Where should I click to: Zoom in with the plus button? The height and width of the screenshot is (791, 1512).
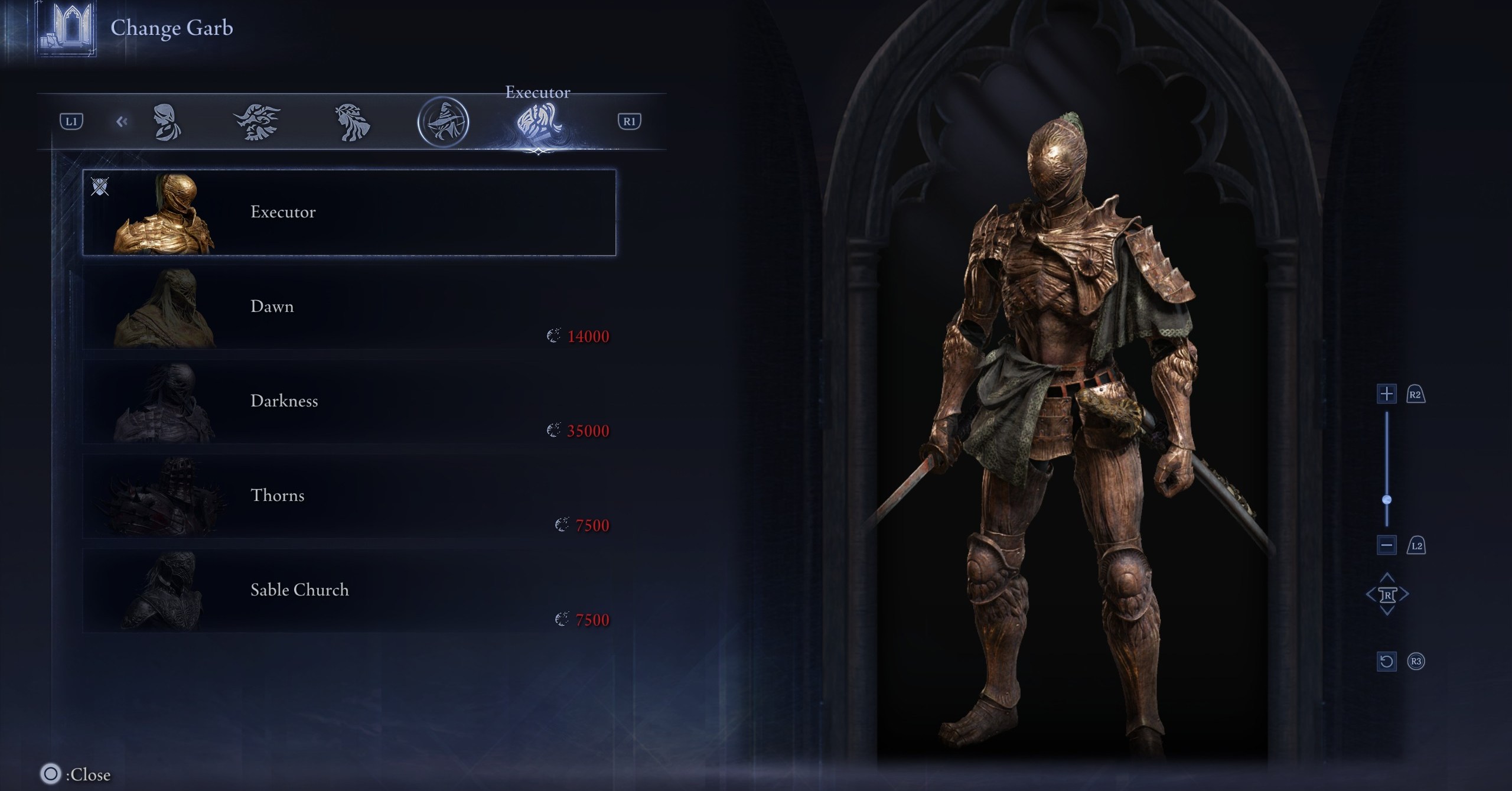tap(1386, 394)
